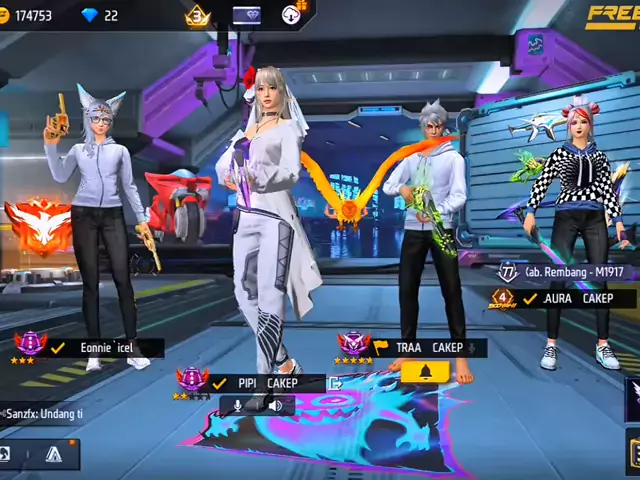Toggle the speaker under PIPI CAKEP

pyautogui.click(x=274, y=405)
